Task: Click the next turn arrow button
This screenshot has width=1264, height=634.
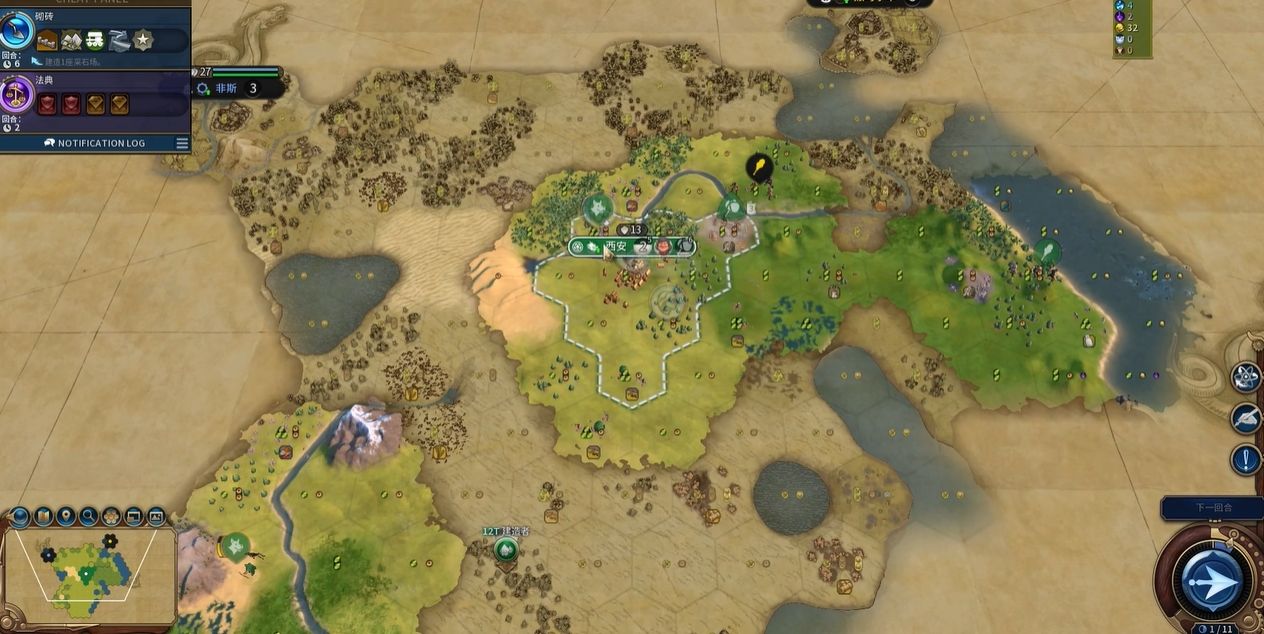Action: pos(1212,583)
